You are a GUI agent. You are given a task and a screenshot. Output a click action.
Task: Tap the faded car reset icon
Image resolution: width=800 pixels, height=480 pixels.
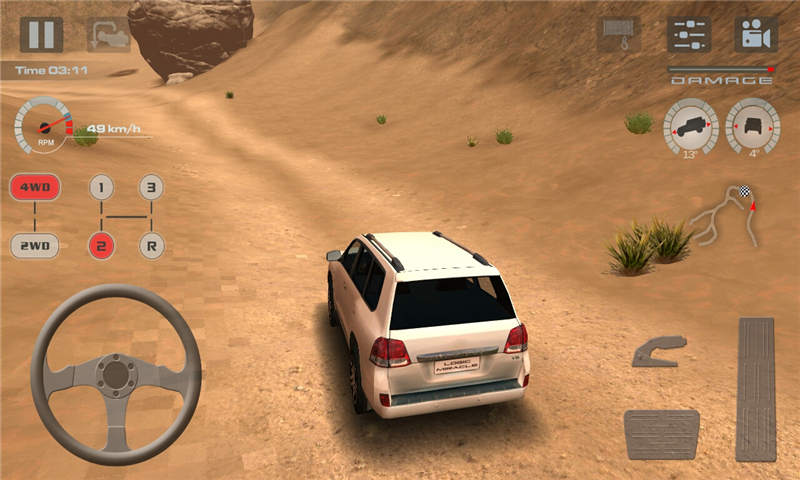pos(107,34)
